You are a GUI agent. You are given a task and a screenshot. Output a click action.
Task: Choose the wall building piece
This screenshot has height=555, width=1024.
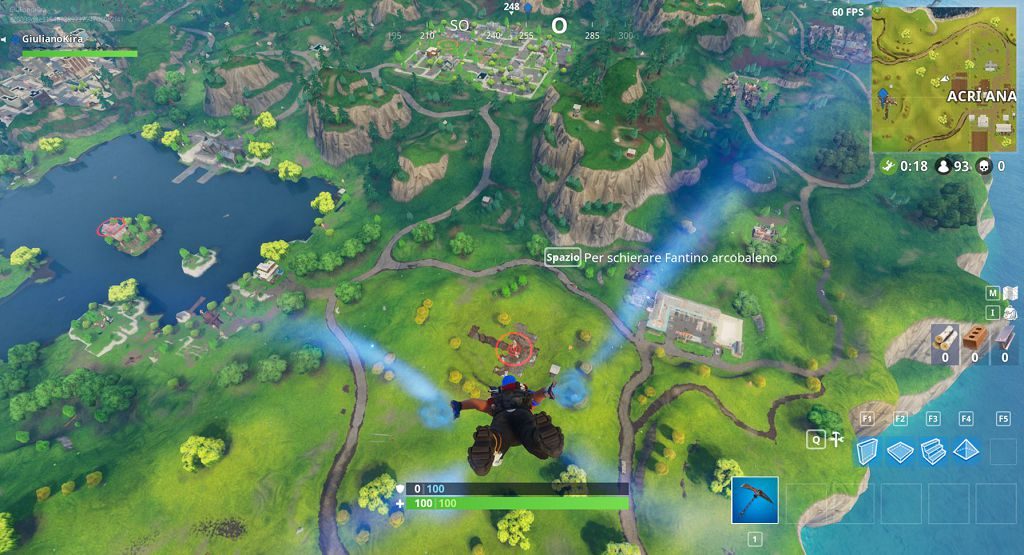tap(869, 451)
